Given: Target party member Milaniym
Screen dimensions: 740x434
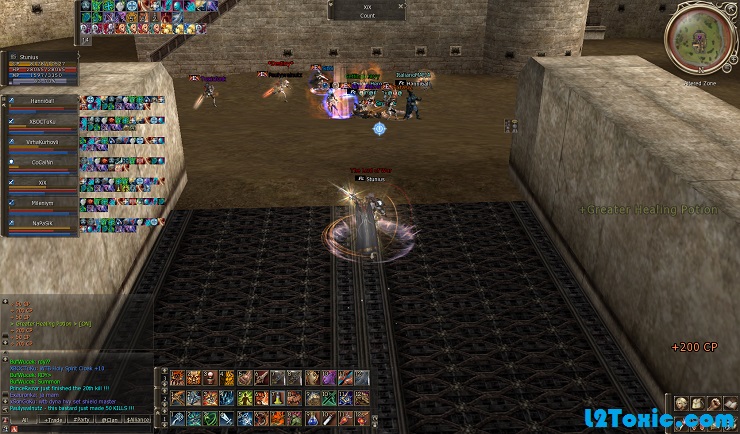Looking at the screenshot, I should coord(41,203).
